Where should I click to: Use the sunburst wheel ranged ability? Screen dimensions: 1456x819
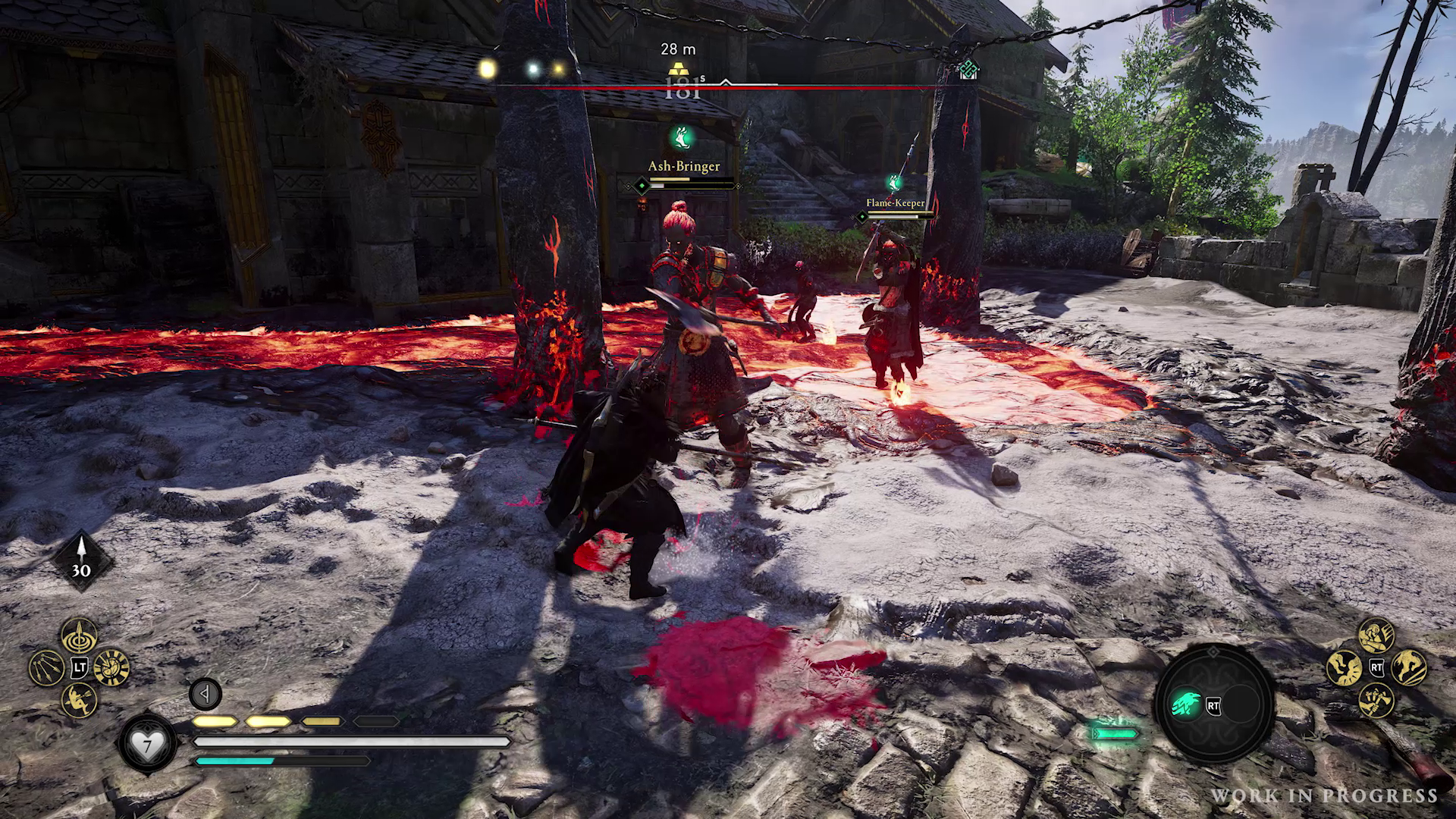[113, 667]
